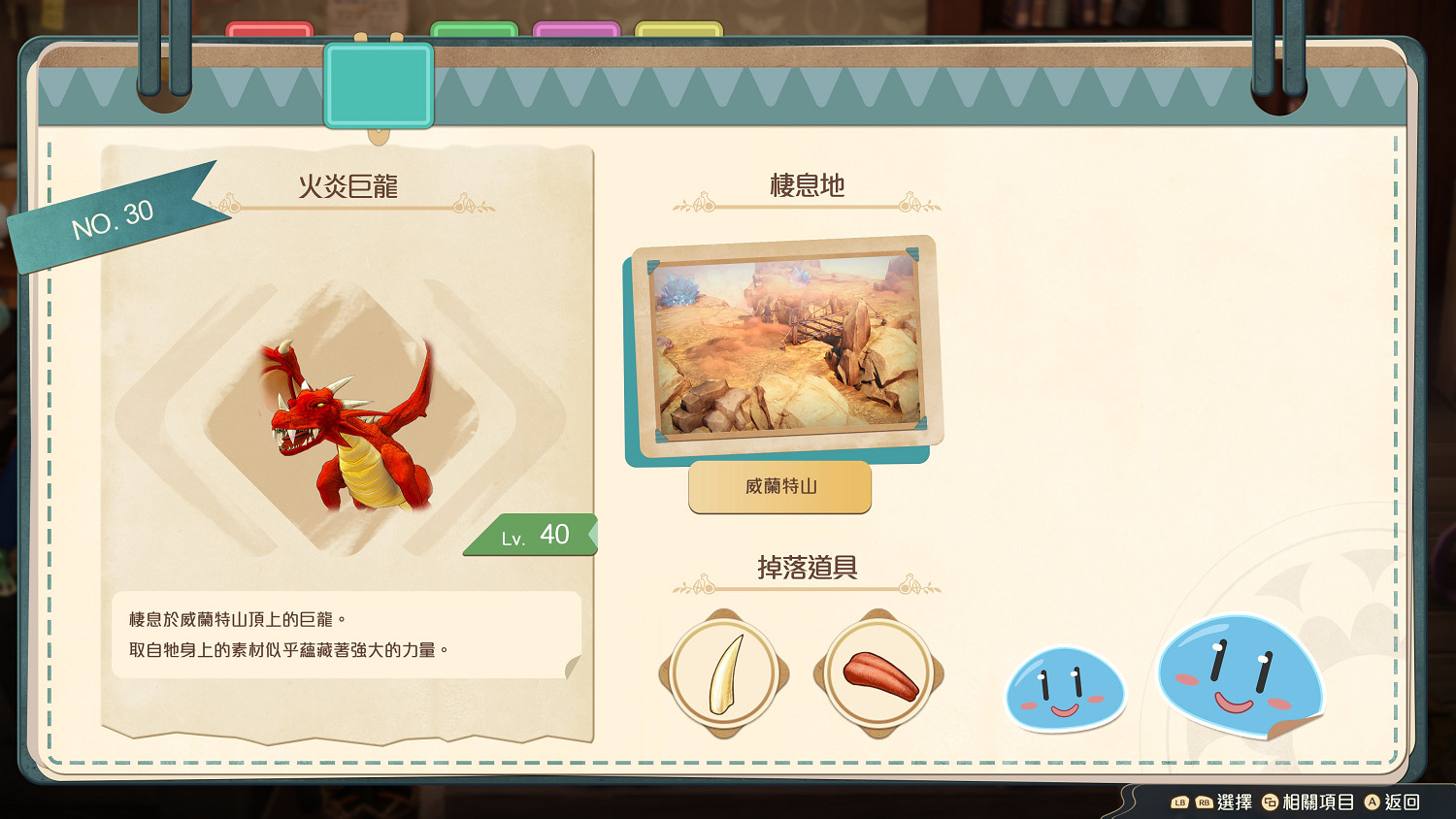Click the 威蘭特山 location button
This screenshot has height=819, width=1456.
click(x=779, y=488)
